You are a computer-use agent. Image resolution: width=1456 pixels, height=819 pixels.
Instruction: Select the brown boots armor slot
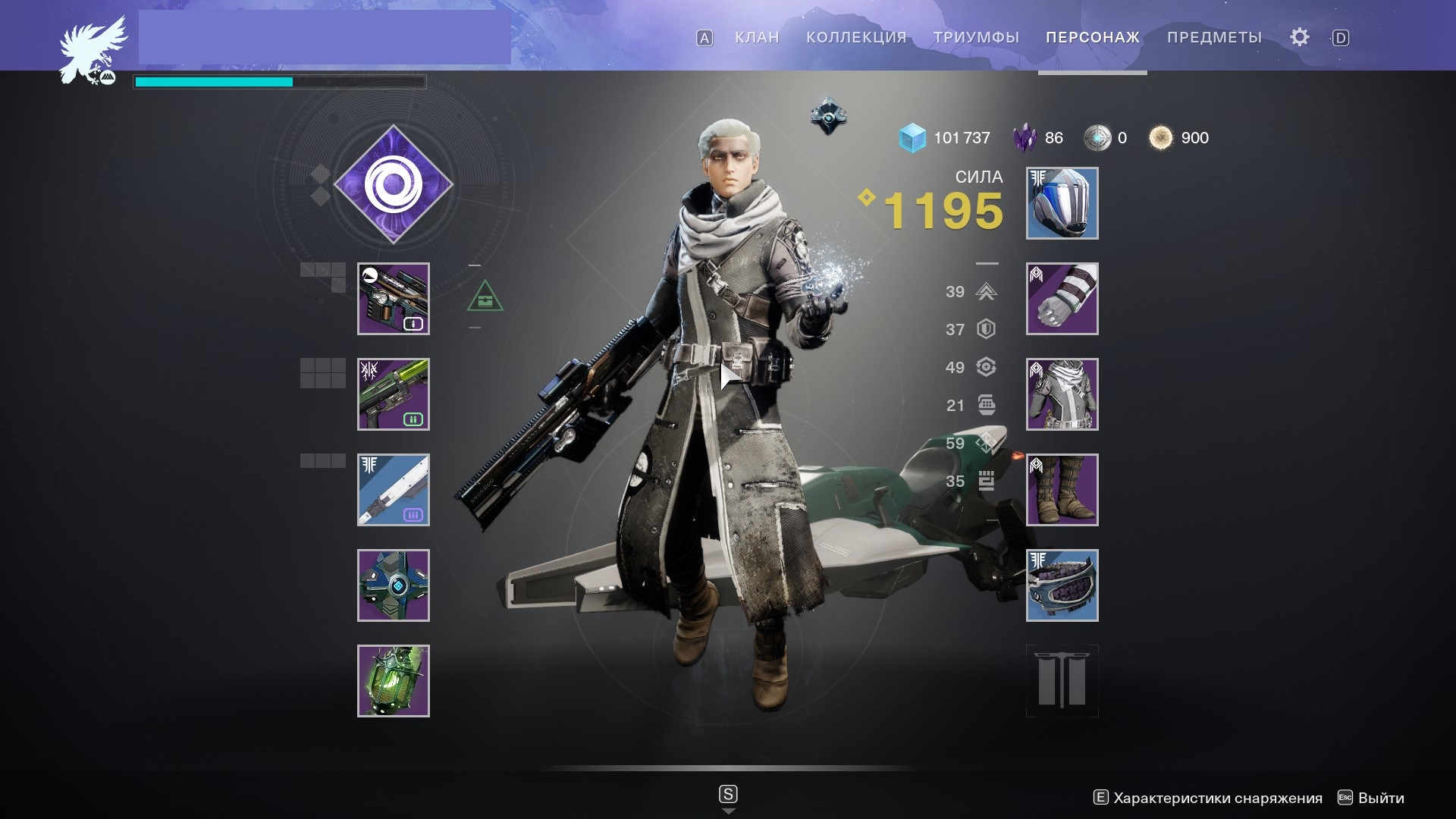[x=1062, y=490]
